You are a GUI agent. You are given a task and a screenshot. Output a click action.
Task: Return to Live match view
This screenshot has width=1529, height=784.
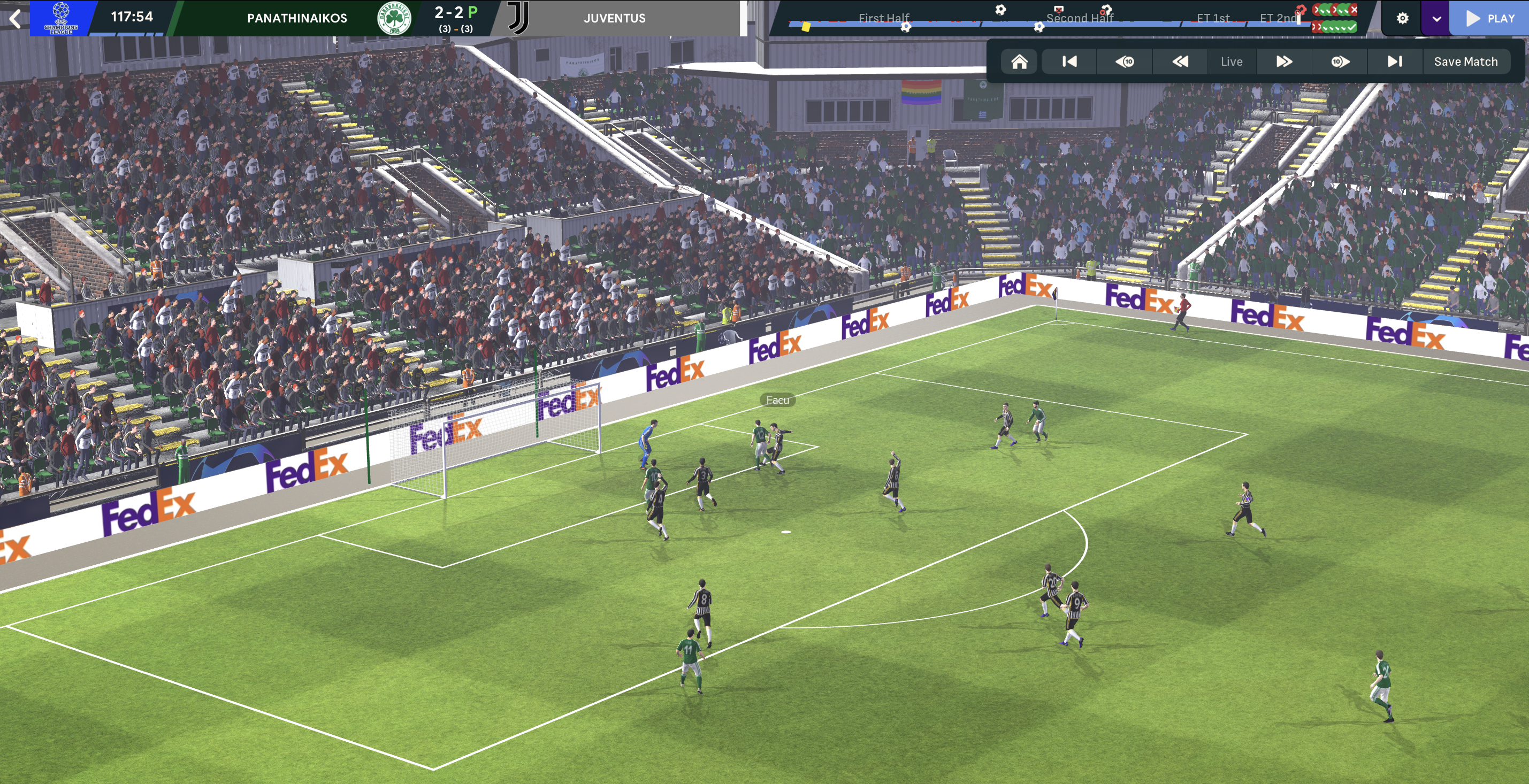tap(1232, 62)
